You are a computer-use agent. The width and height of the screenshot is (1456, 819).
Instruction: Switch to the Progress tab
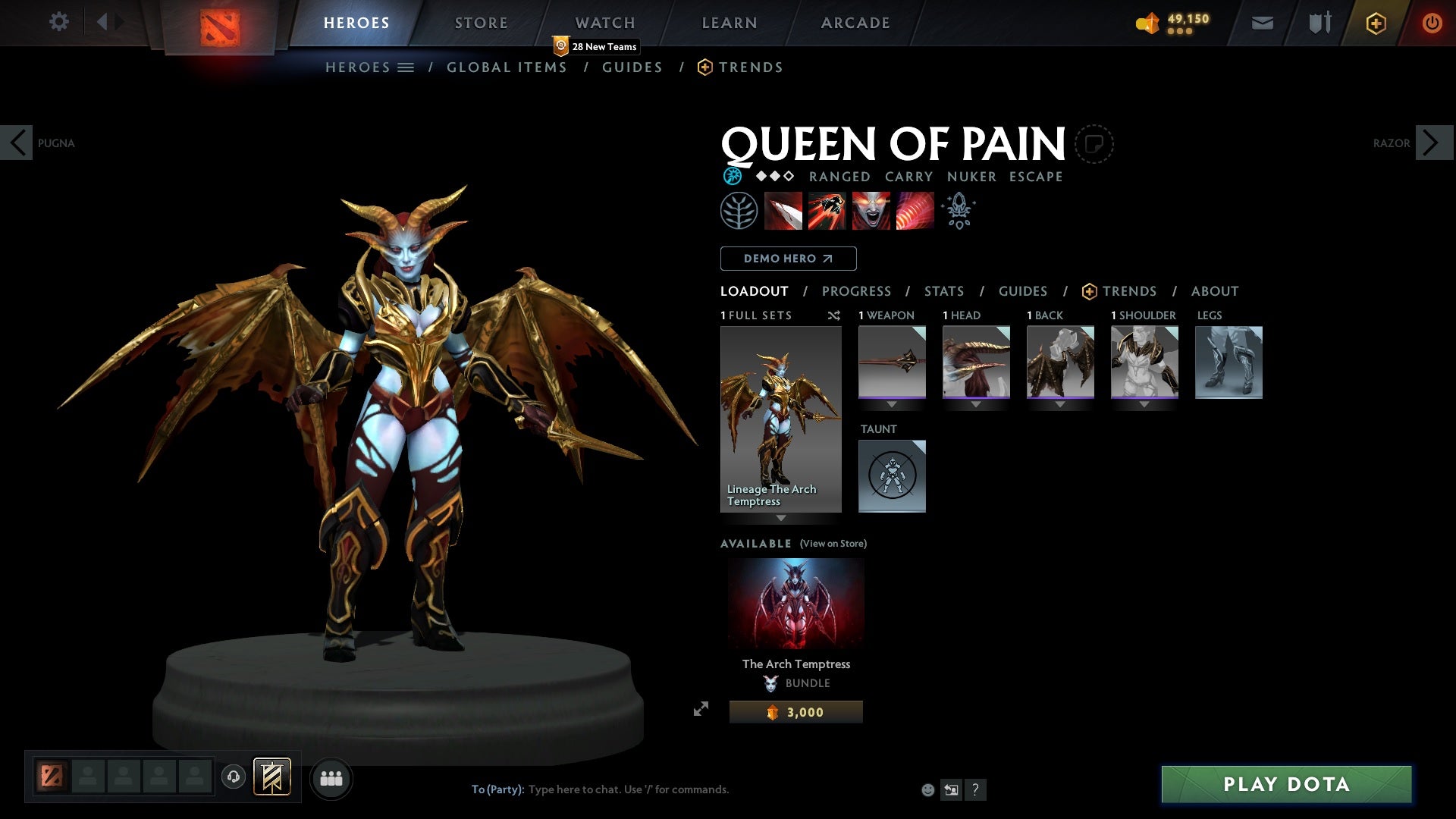click(x=857, y=291)
